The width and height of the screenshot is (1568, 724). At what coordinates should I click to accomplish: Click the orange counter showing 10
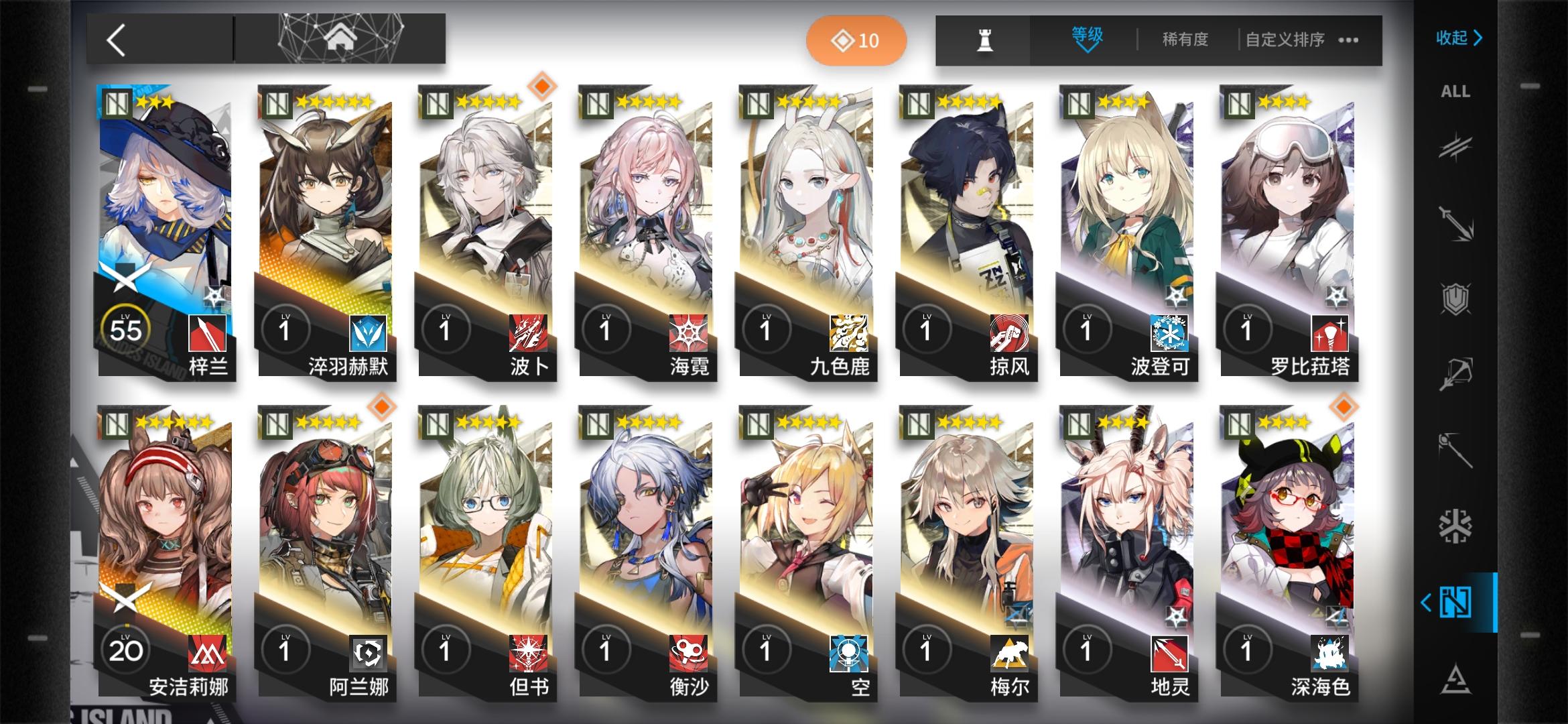856,40
